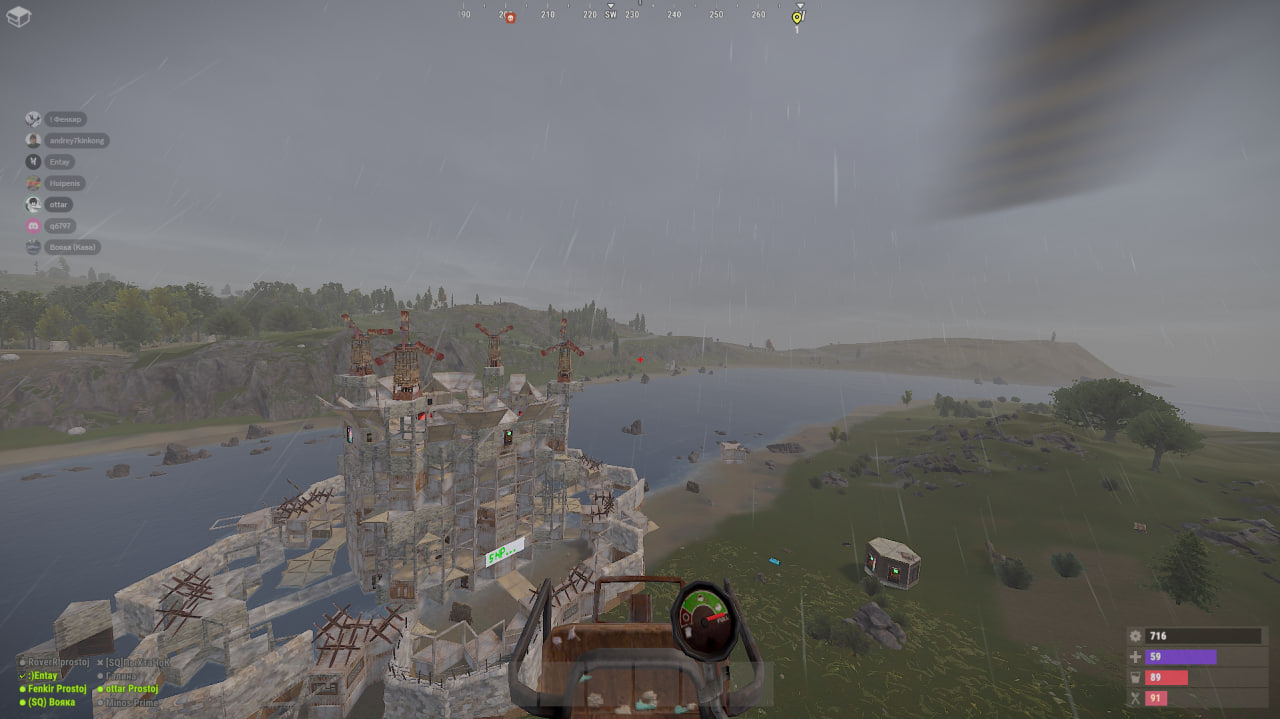Click the crate icon in top-left corner
This screenshot has height=719, width=1280.
[x=19, y=16]
